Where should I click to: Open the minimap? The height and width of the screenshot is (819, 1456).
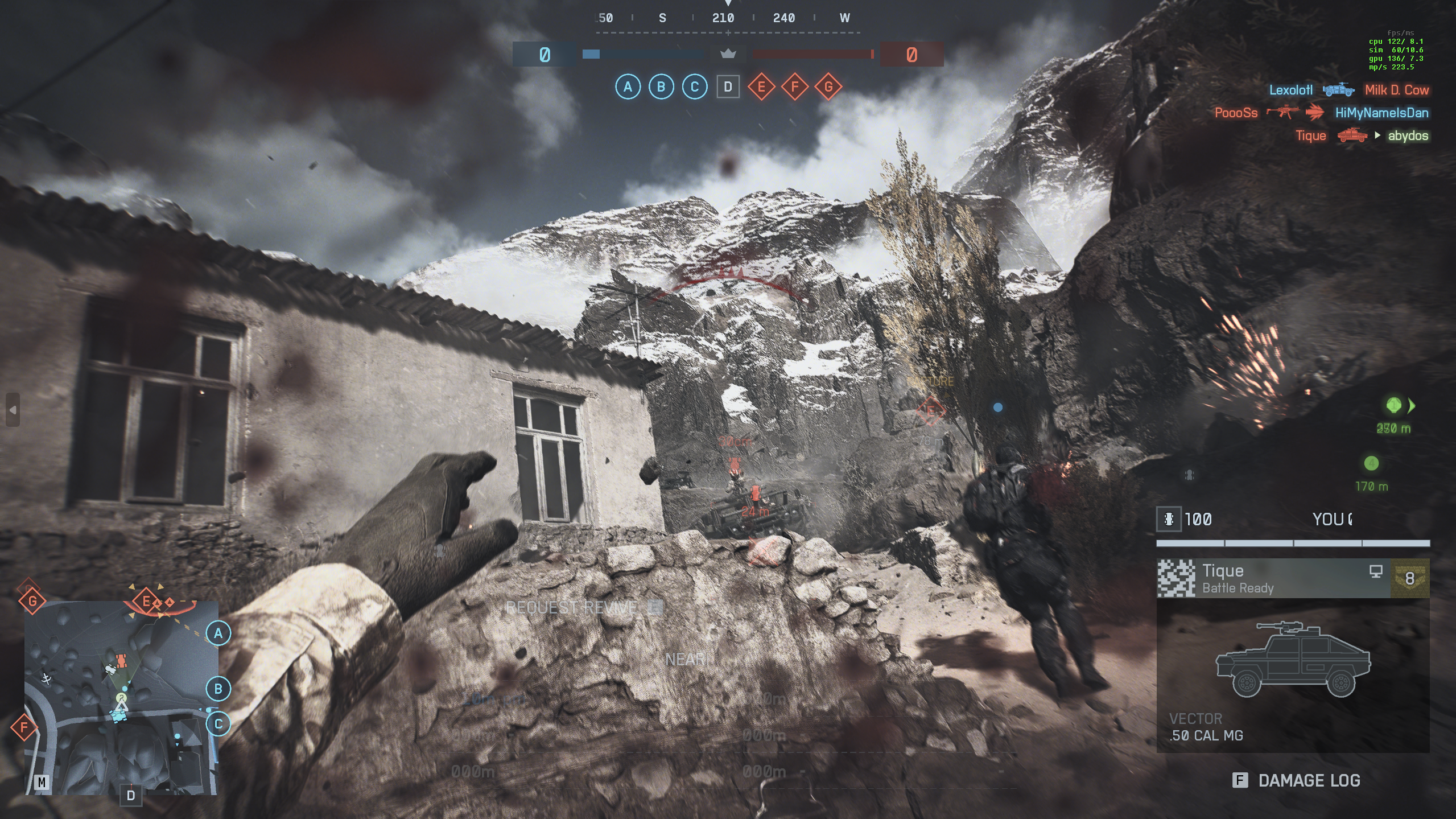pos(121,697)
